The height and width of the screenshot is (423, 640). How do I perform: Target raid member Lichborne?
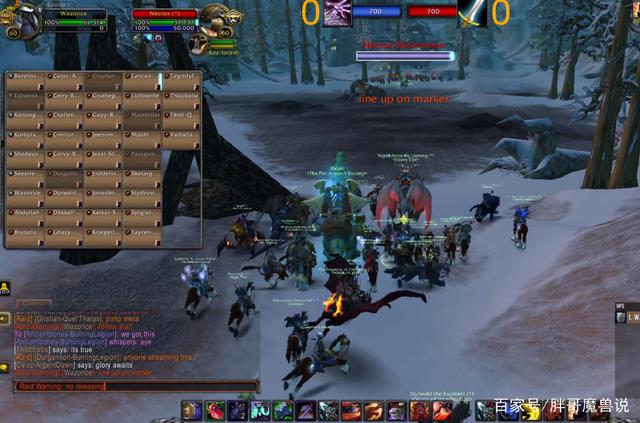pos(143,100)
